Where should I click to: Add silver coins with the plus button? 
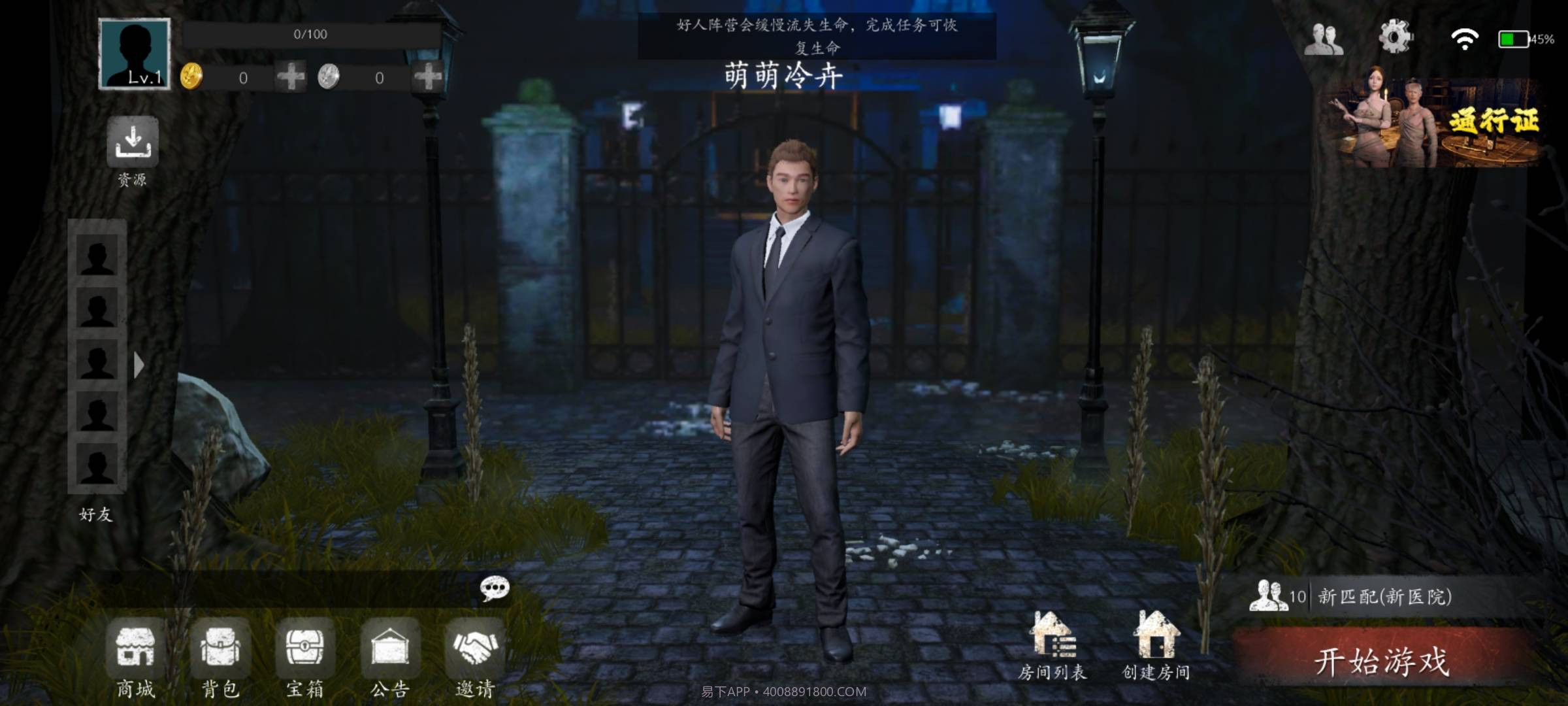pyautogui.click(x=428, y=78)
